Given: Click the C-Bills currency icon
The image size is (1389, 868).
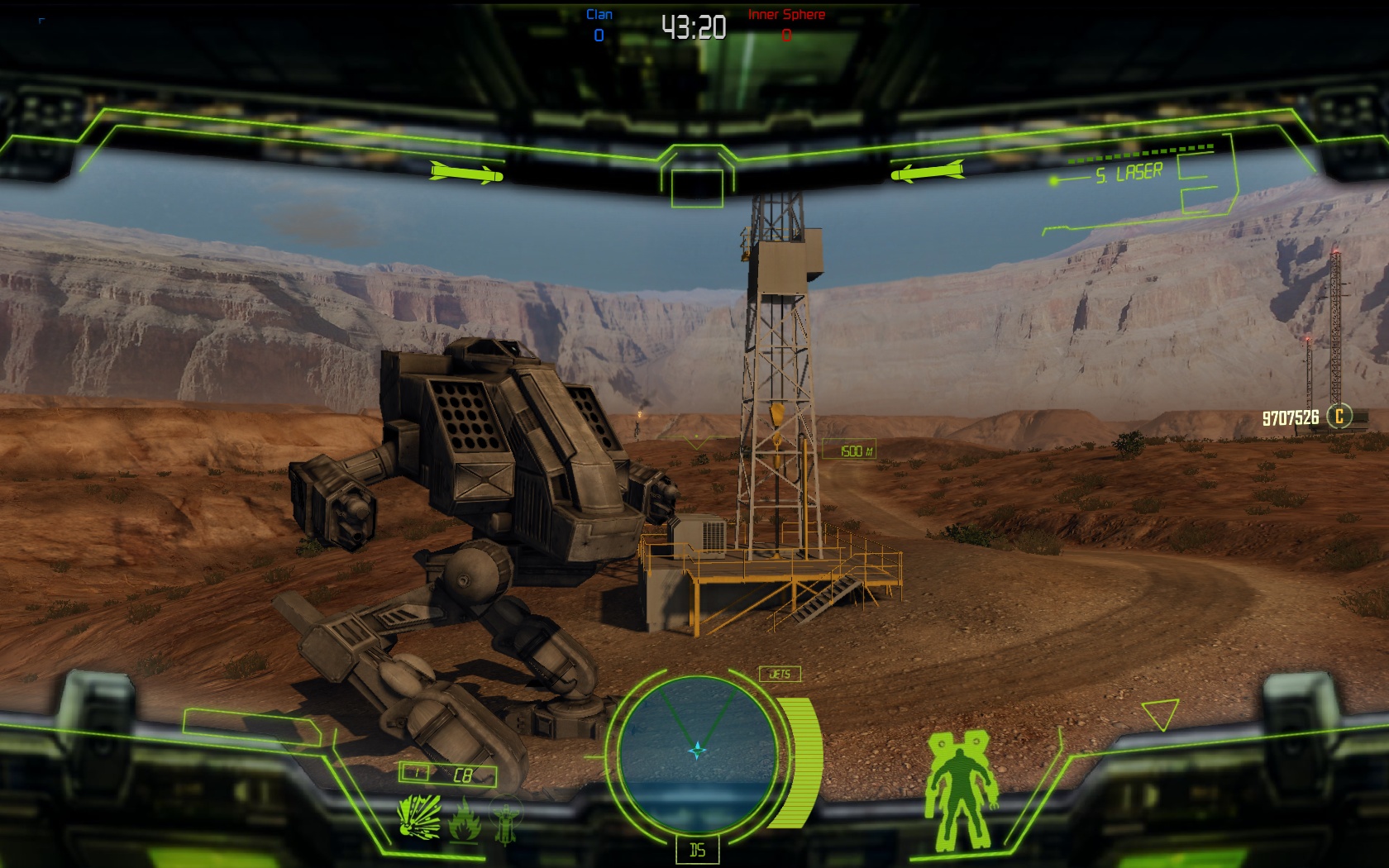Looking at the screenshot, I should pos(1339,417).
